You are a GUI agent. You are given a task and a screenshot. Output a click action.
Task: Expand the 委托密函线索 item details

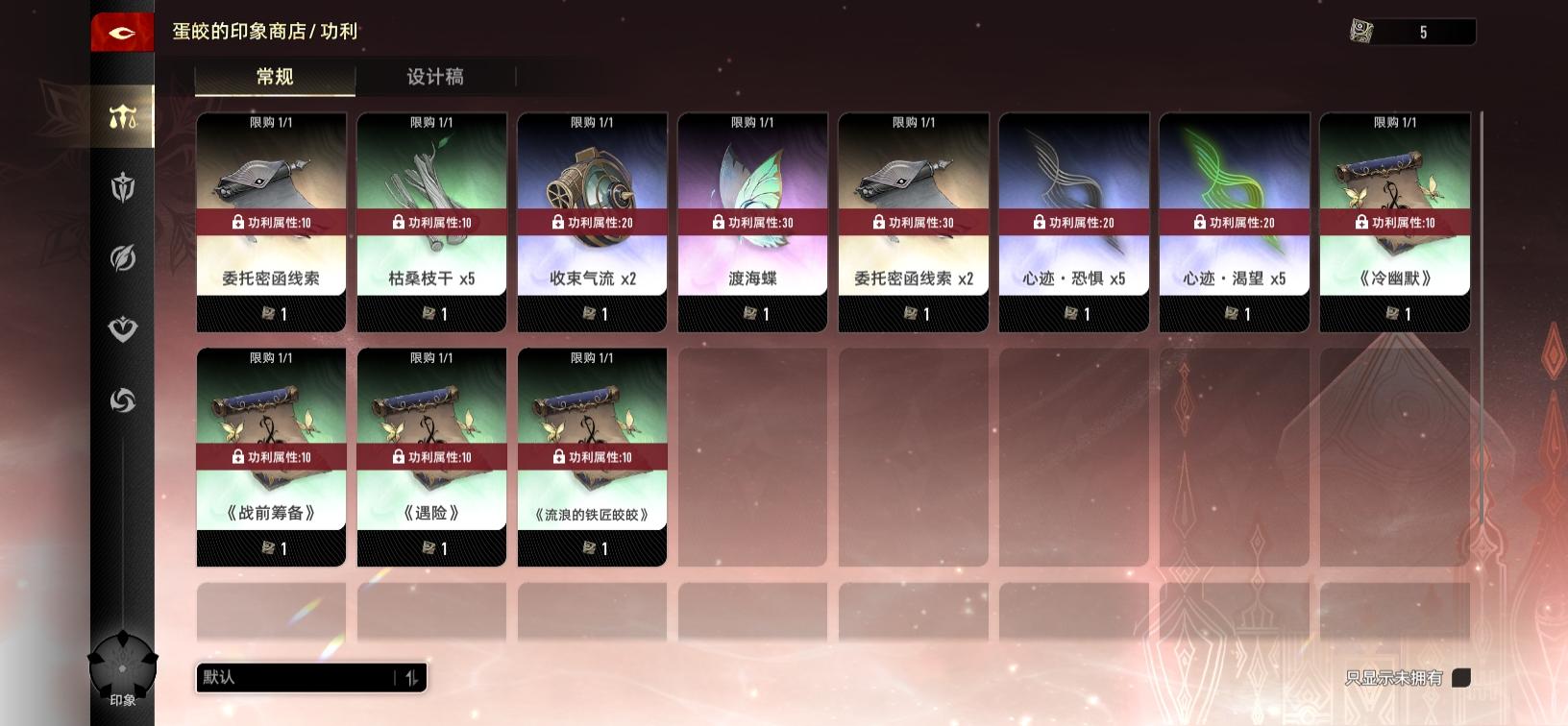point(271,221)
